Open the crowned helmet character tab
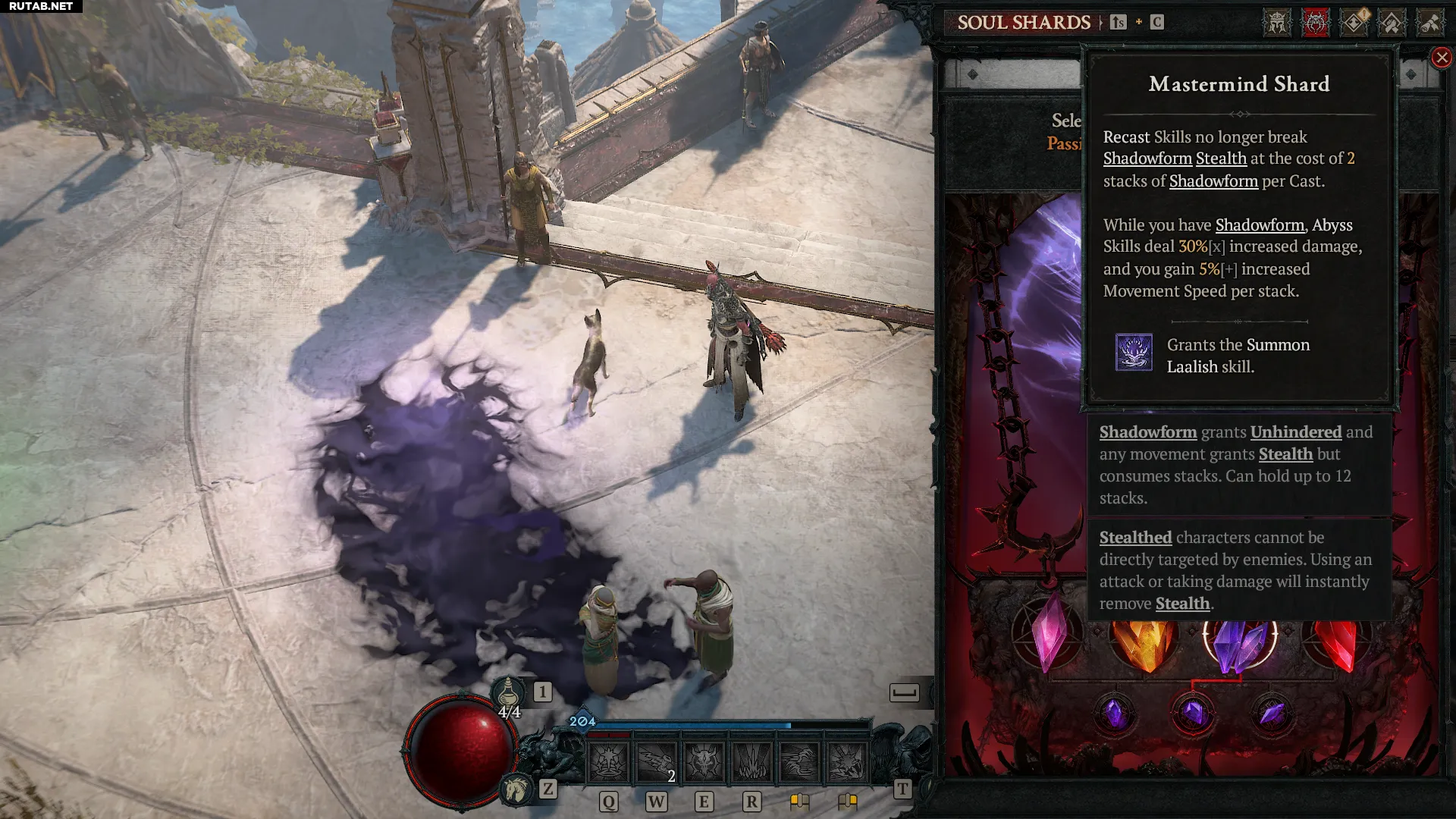This screenshot has height=819, width=1456. (x=1276, y=23)
